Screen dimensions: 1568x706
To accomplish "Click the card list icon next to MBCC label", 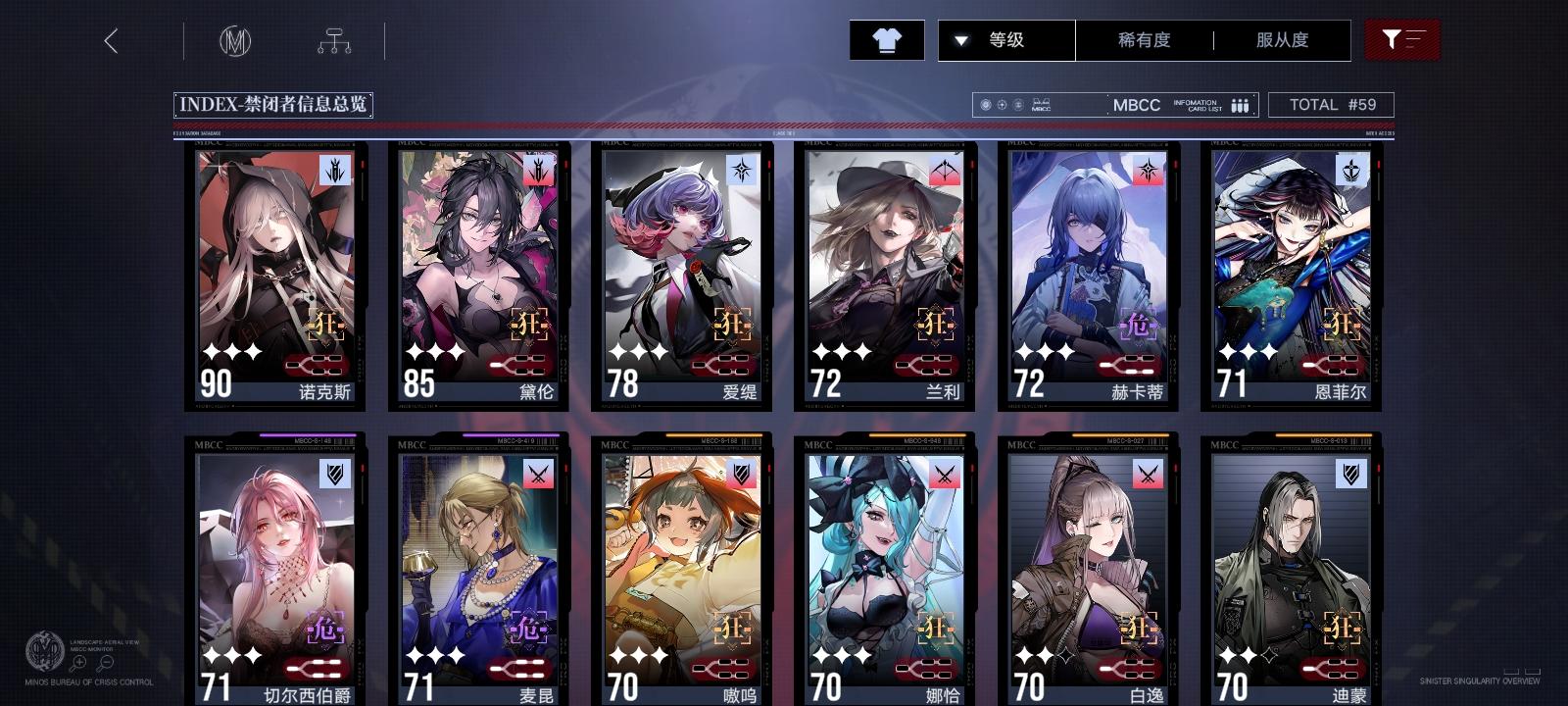I will click(1239, 104).
